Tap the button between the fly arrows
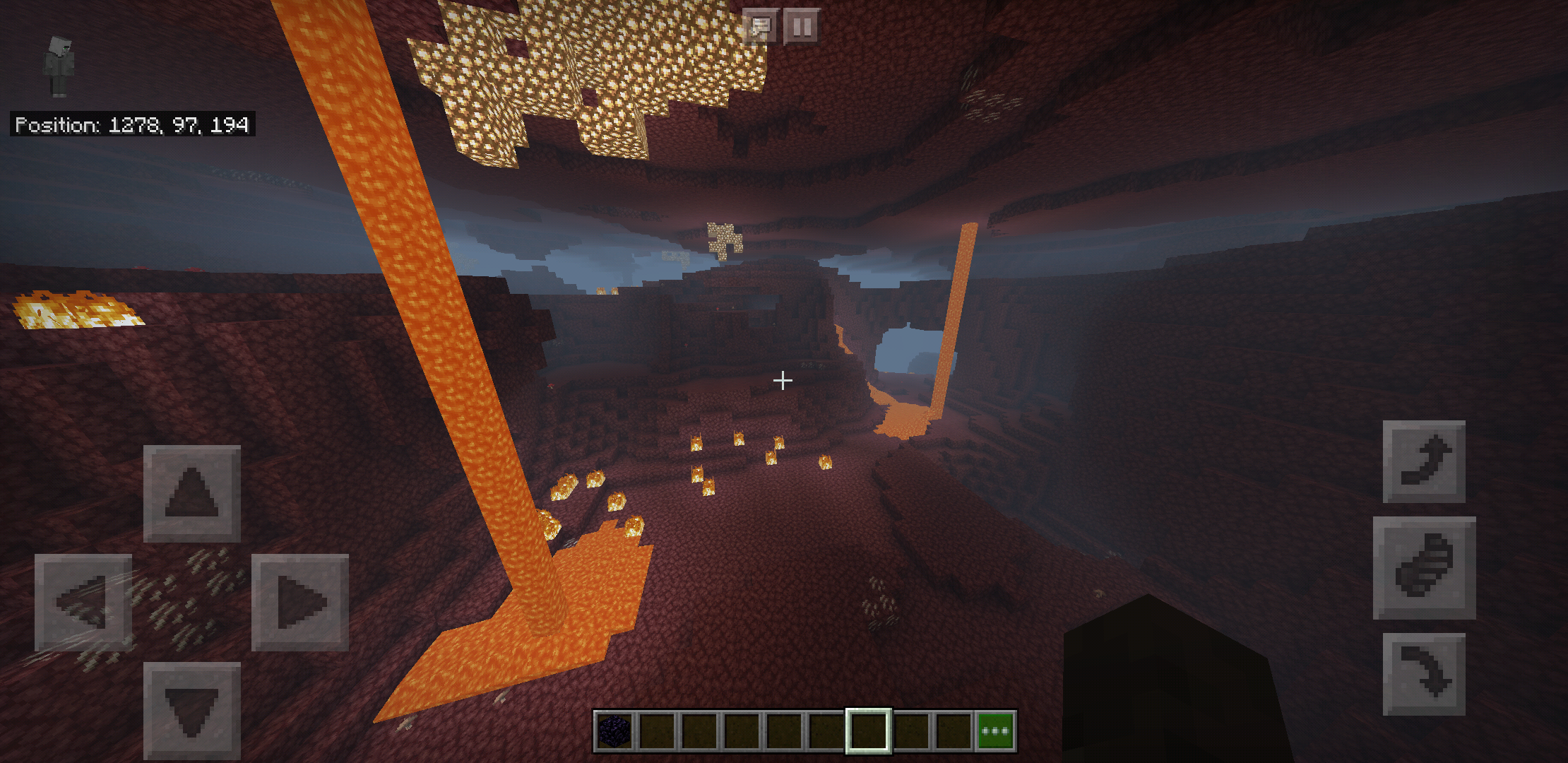 [x=1423, y=567]
